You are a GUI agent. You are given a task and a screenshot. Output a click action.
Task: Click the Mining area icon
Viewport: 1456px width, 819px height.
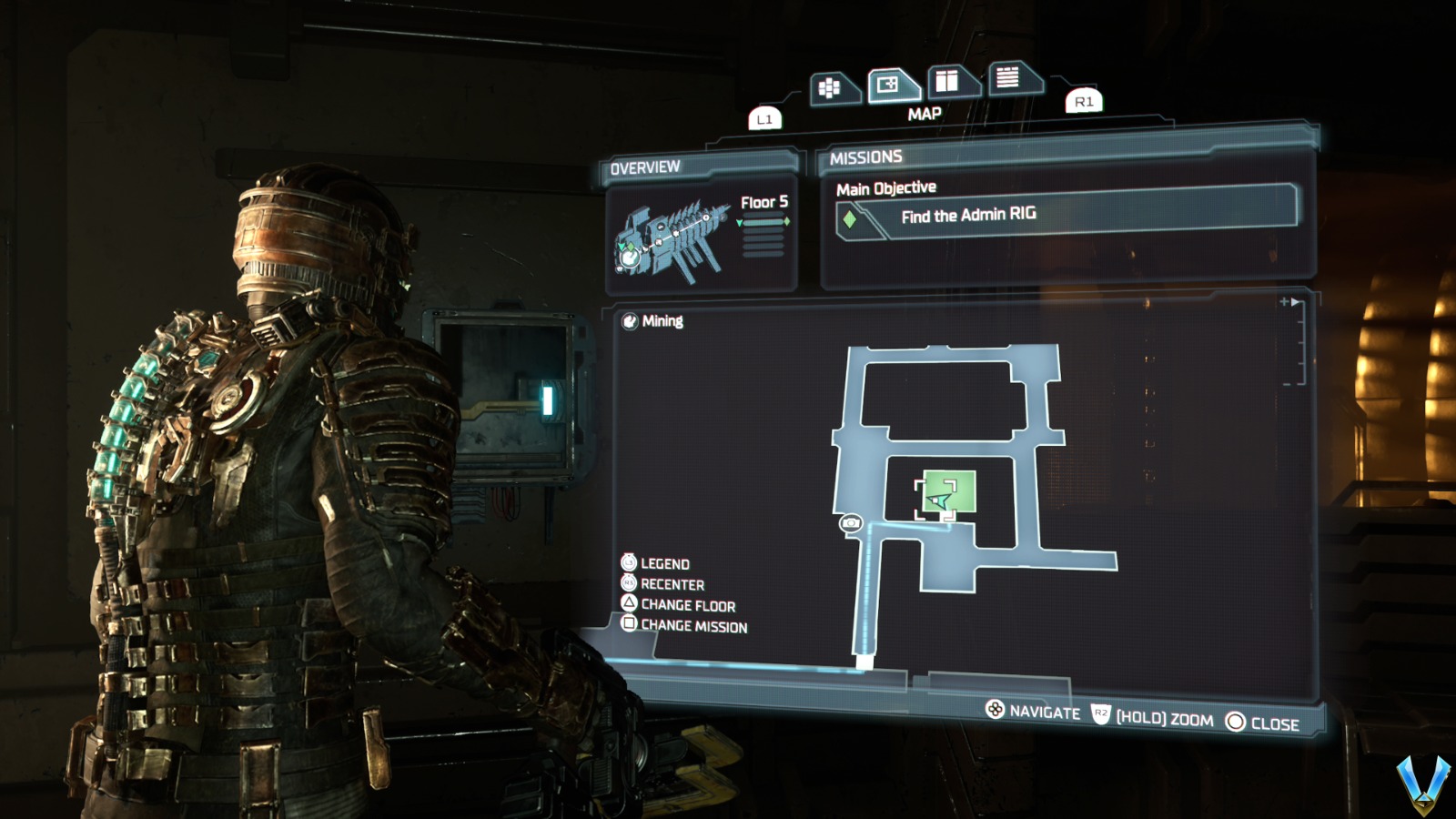click(630, 320)
